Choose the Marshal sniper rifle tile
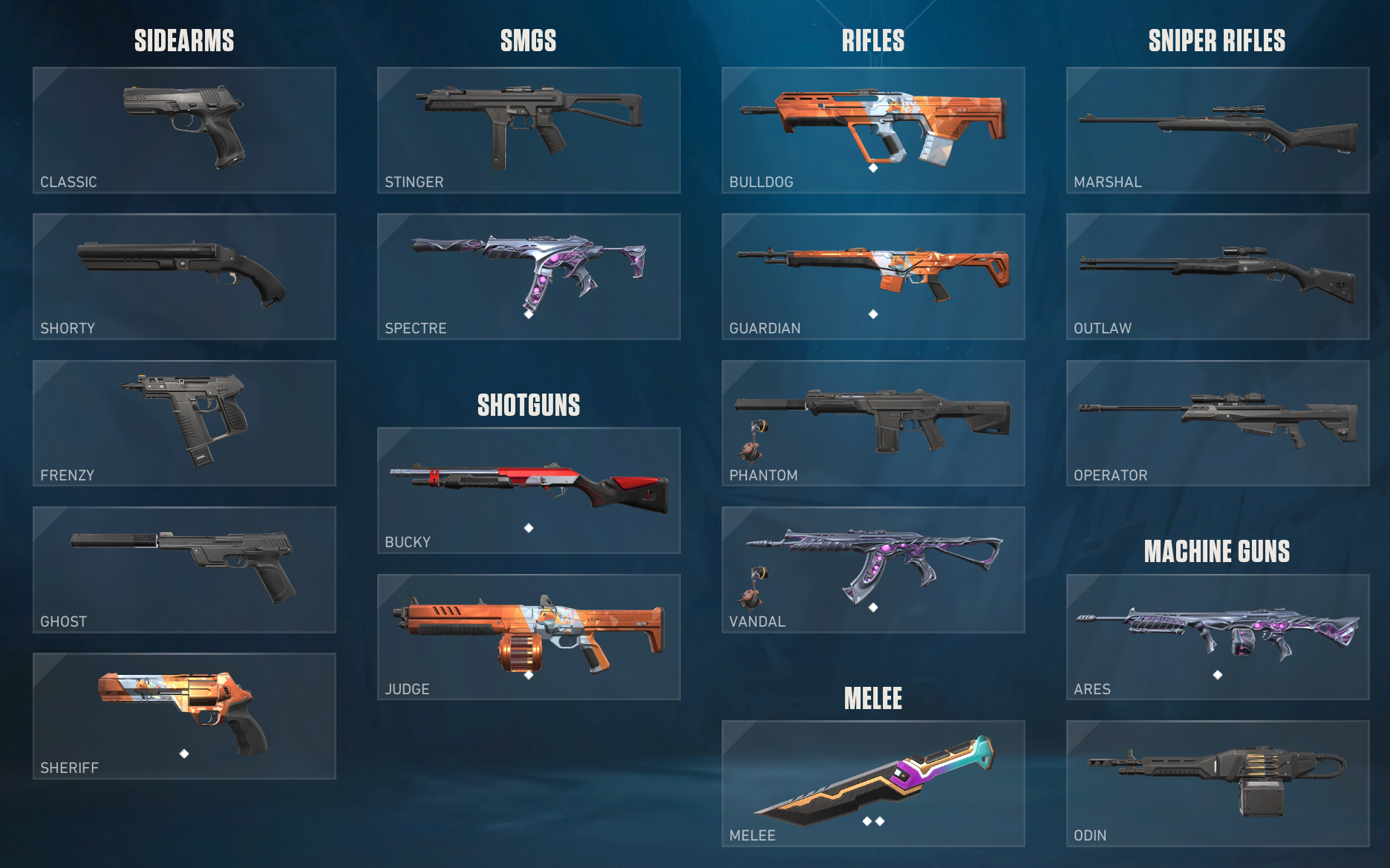This screenshot has width=1390, height=868. click(1218, 130)
